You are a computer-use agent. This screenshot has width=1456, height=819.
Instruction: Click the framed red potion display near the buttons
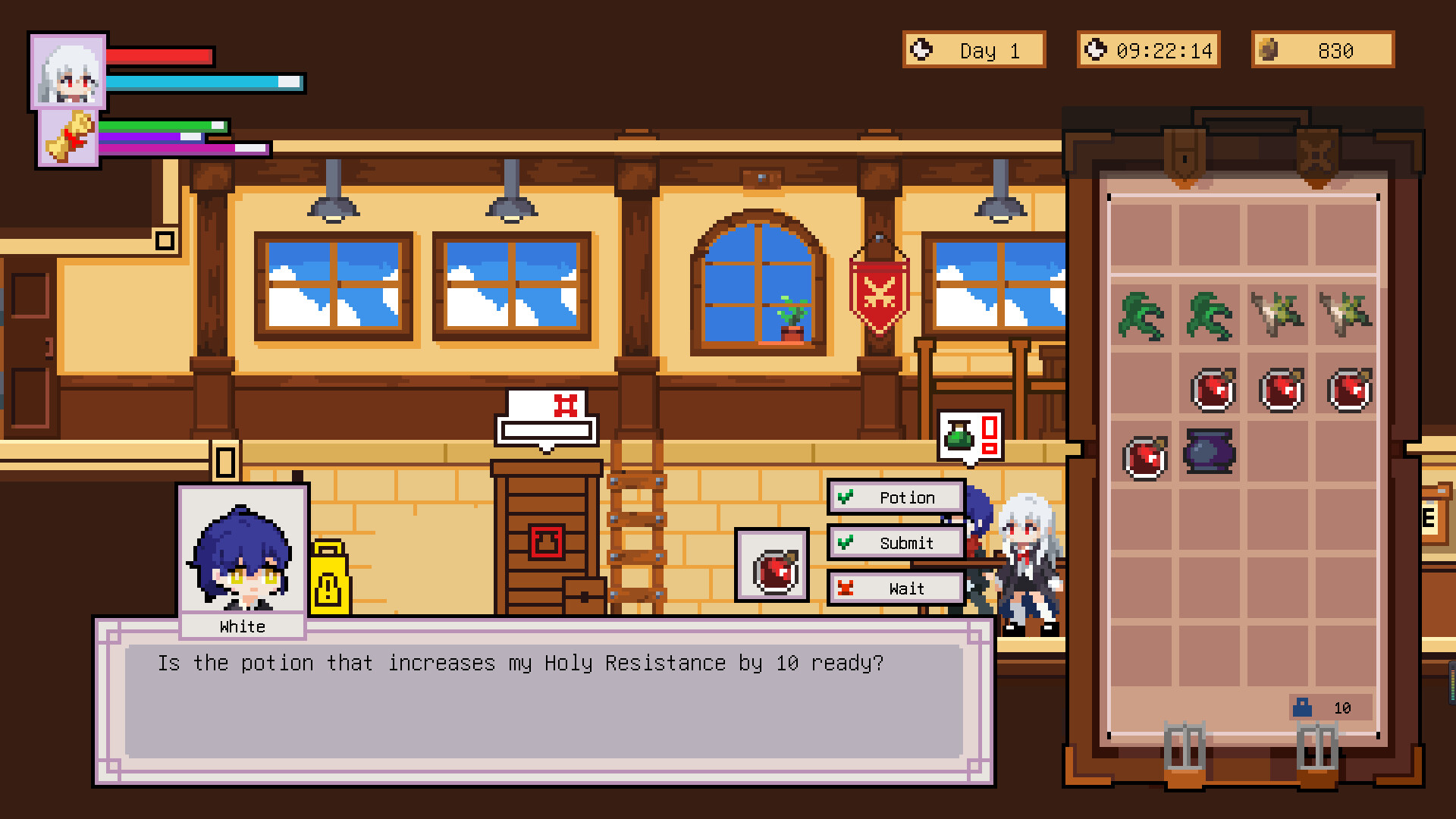pyautogui.click(x=771, y=566)
